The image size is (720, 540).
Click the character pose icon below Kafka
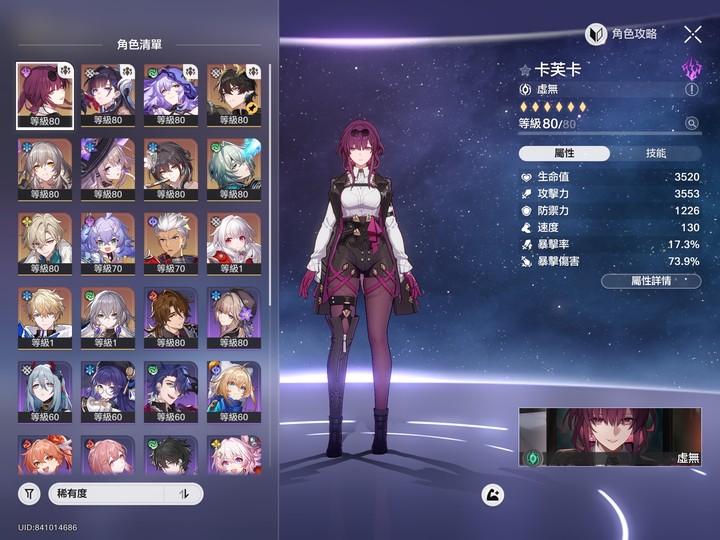[x=492, y=493]
